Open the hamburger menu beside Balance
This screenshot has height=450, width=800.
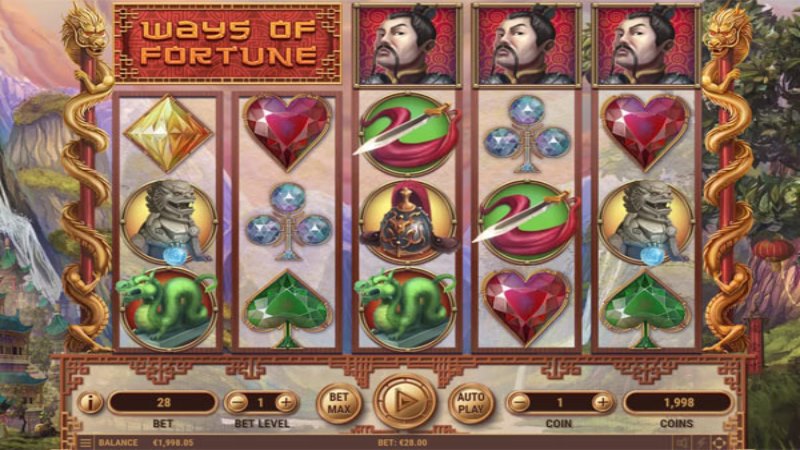point(87,442)
